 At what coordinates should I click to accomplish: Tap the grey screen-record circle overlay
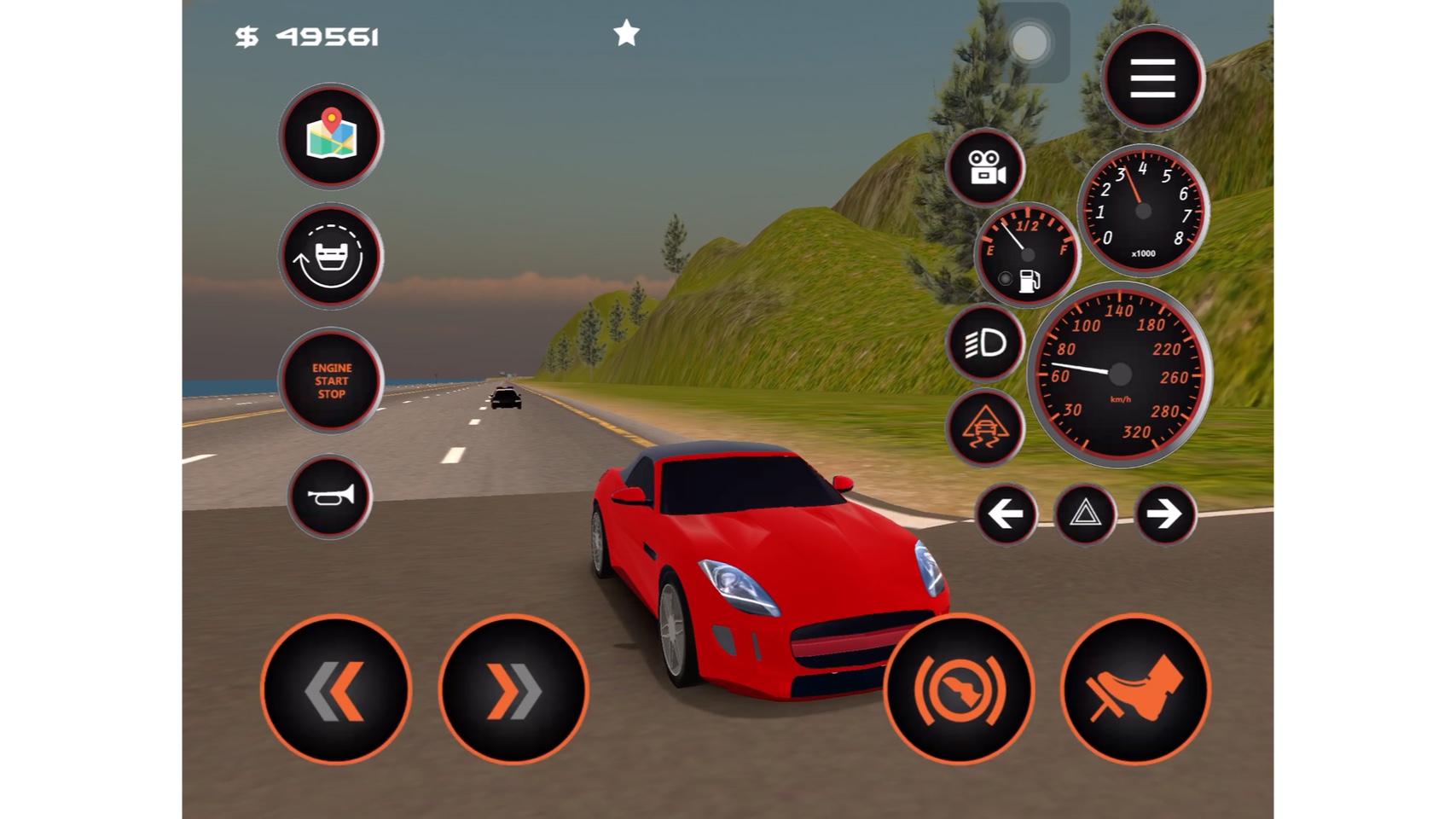pos(1030,43)
